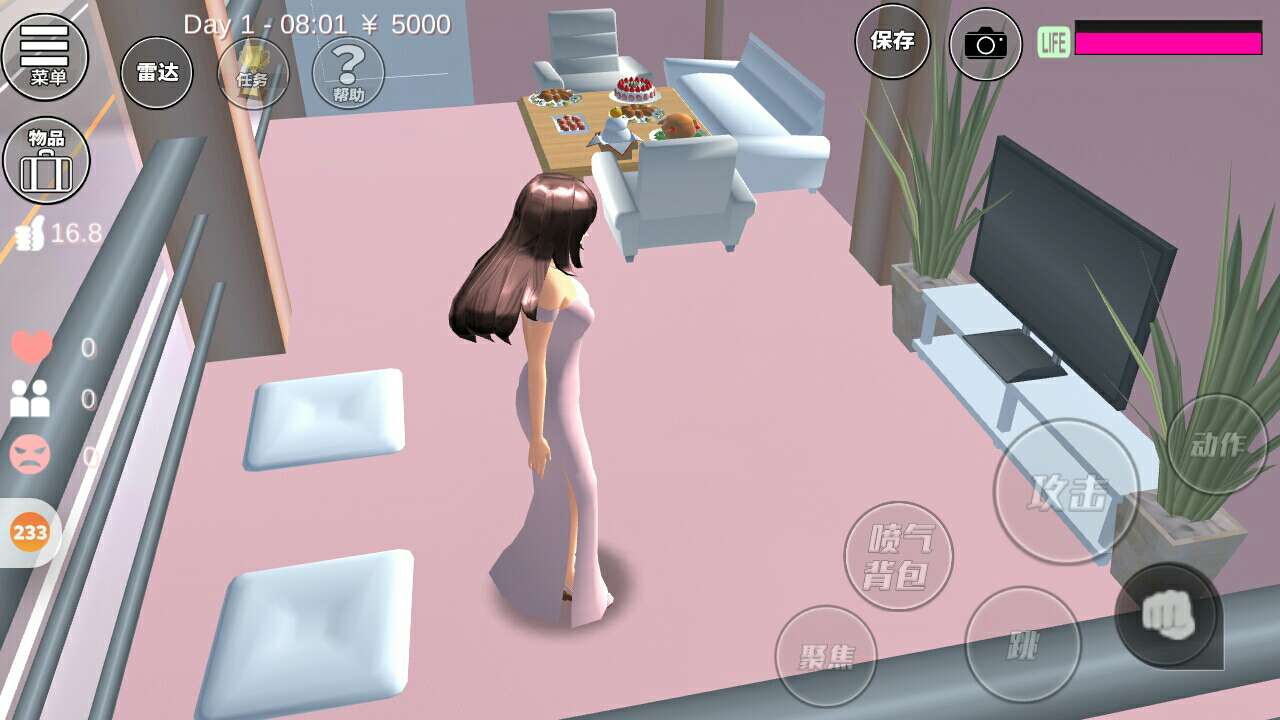Screen dimensions: 1280x720
Task: Open the 雷达 radar button
Action: coord(157,72)
